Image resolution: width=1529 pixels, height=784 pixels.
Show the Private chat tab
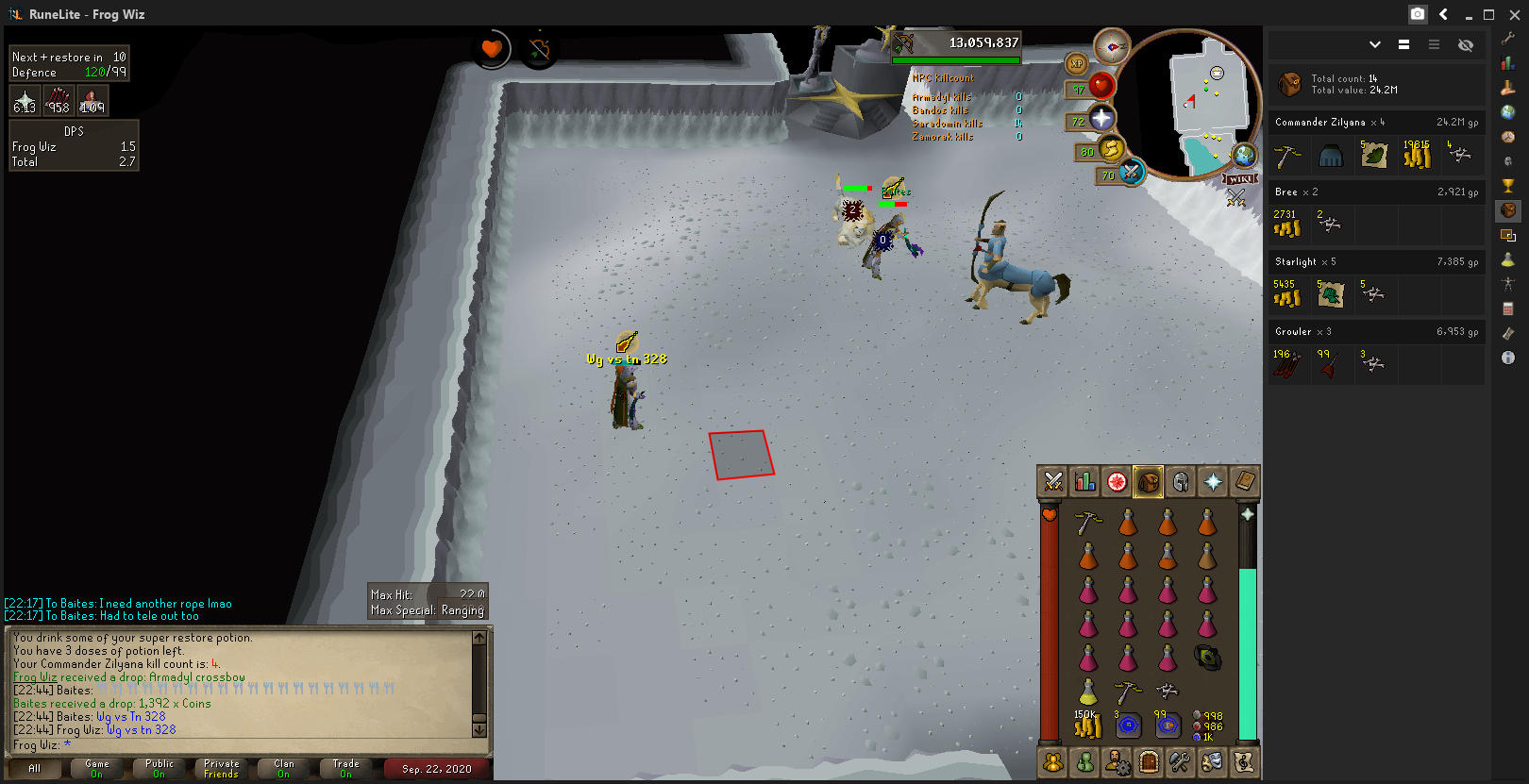point(222,768)
